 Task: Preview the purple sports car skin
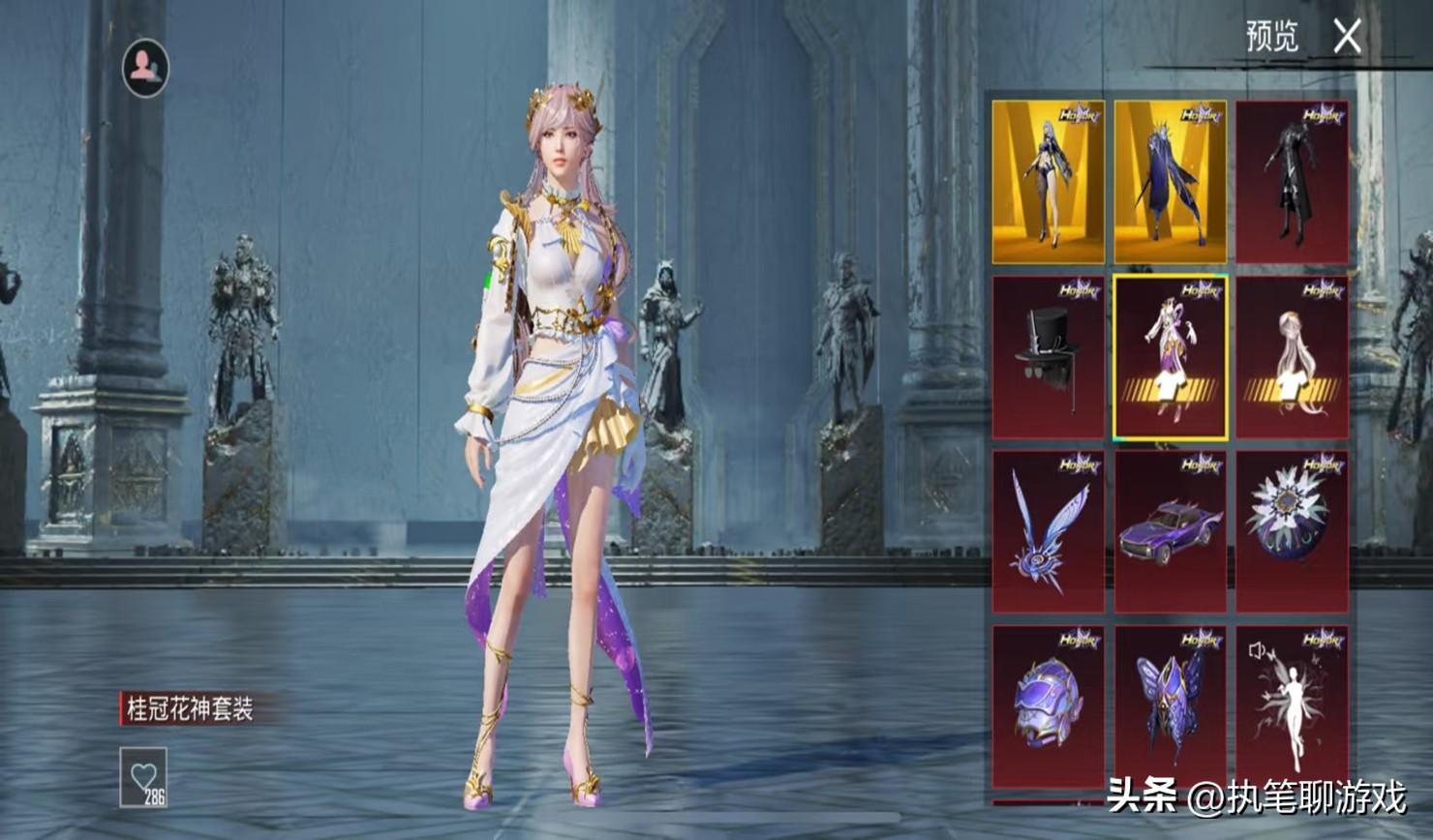[x=1170, y=531]
